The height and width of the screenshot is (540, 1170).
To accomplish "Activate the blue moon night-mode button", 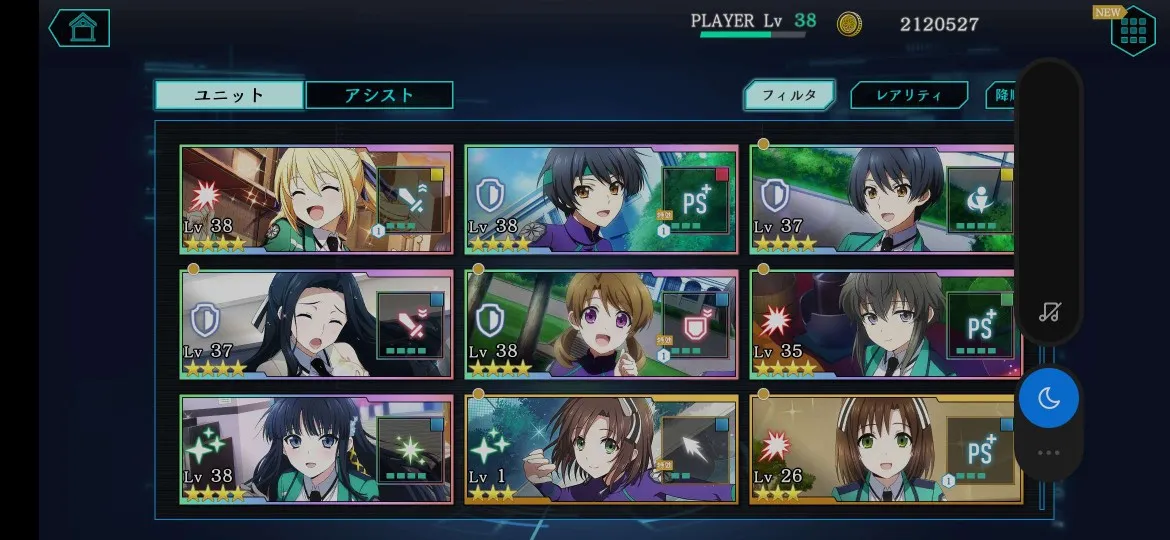I will 1048,398.
